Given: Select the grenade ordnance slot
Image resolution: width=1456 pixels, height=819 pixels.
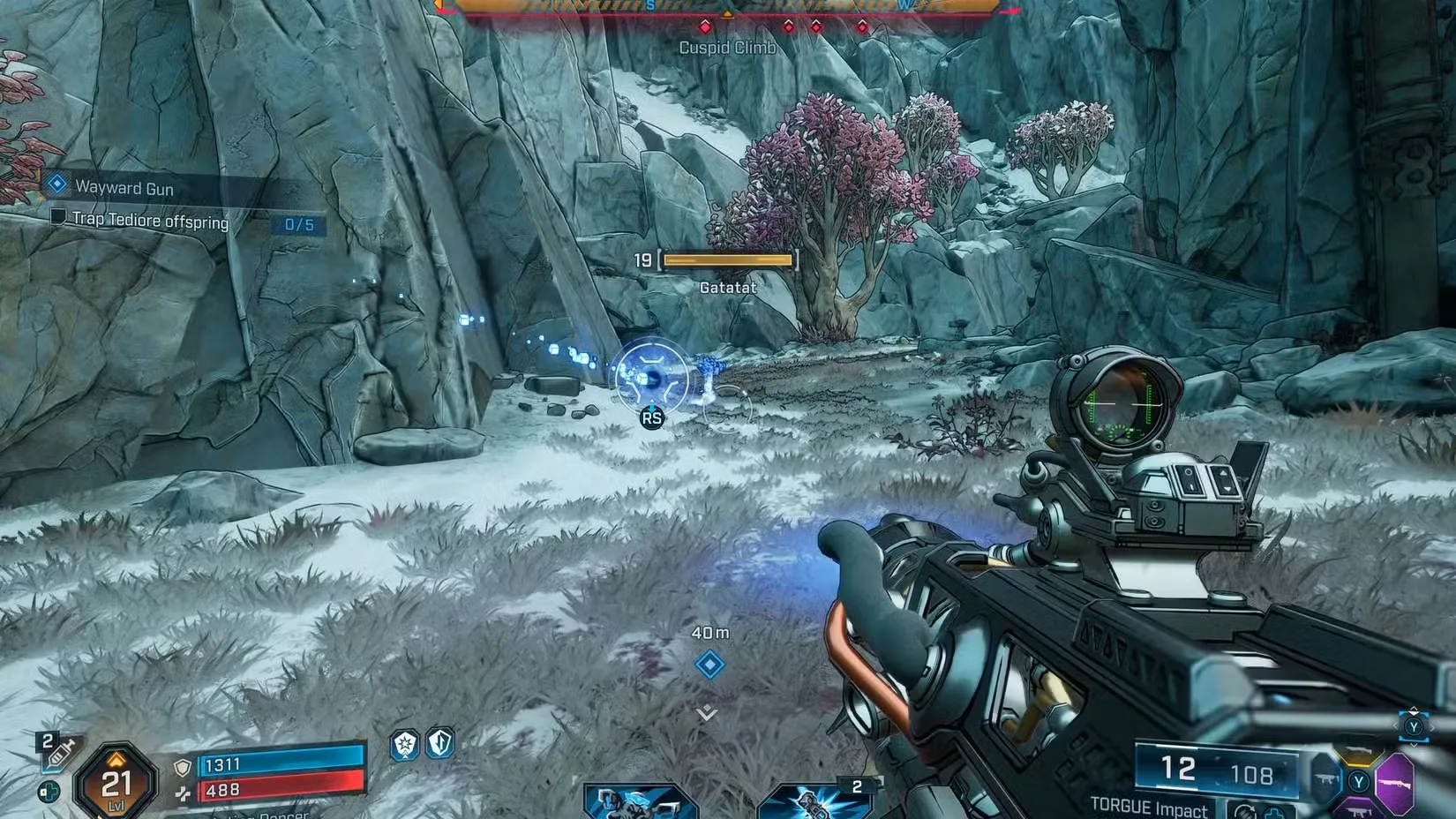Looking at the screenshot, I should [x=814, y=801].
